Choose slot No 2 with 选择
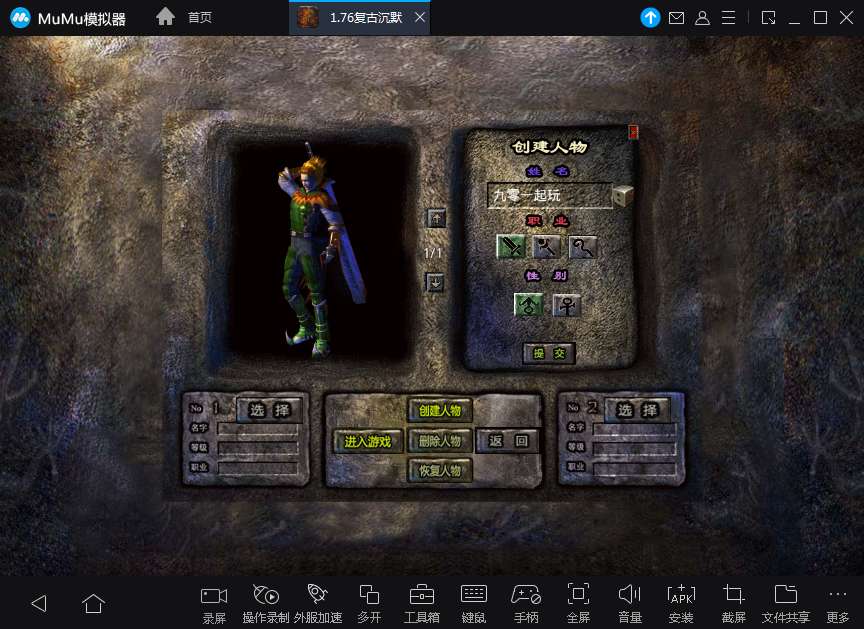The height and width of the screenshot is (629, 864). pyautogui.click(x=637, y=410)
